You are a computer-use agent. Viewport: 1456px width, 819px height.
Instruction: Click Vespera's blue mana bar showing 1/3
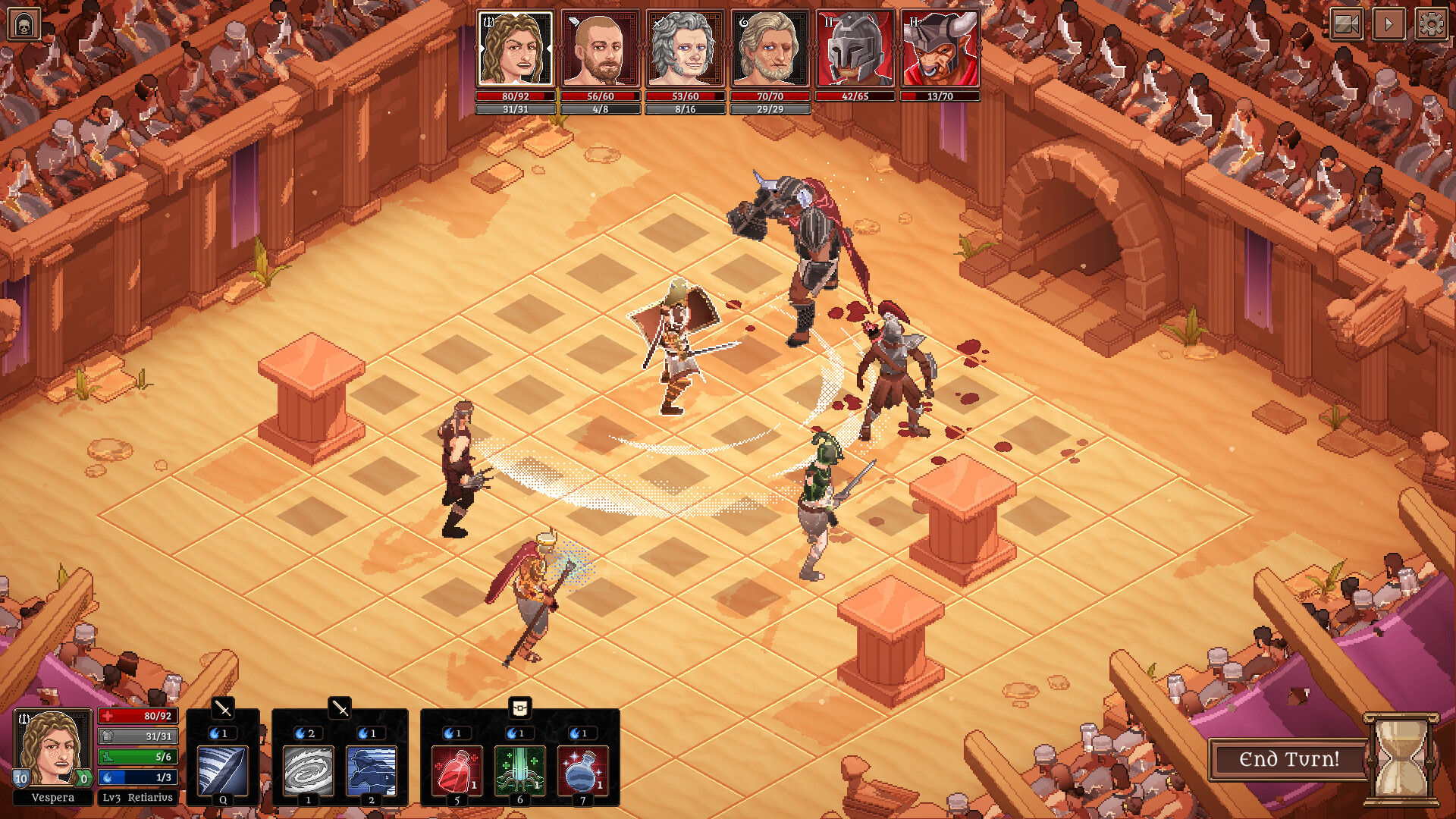[136, 777]
